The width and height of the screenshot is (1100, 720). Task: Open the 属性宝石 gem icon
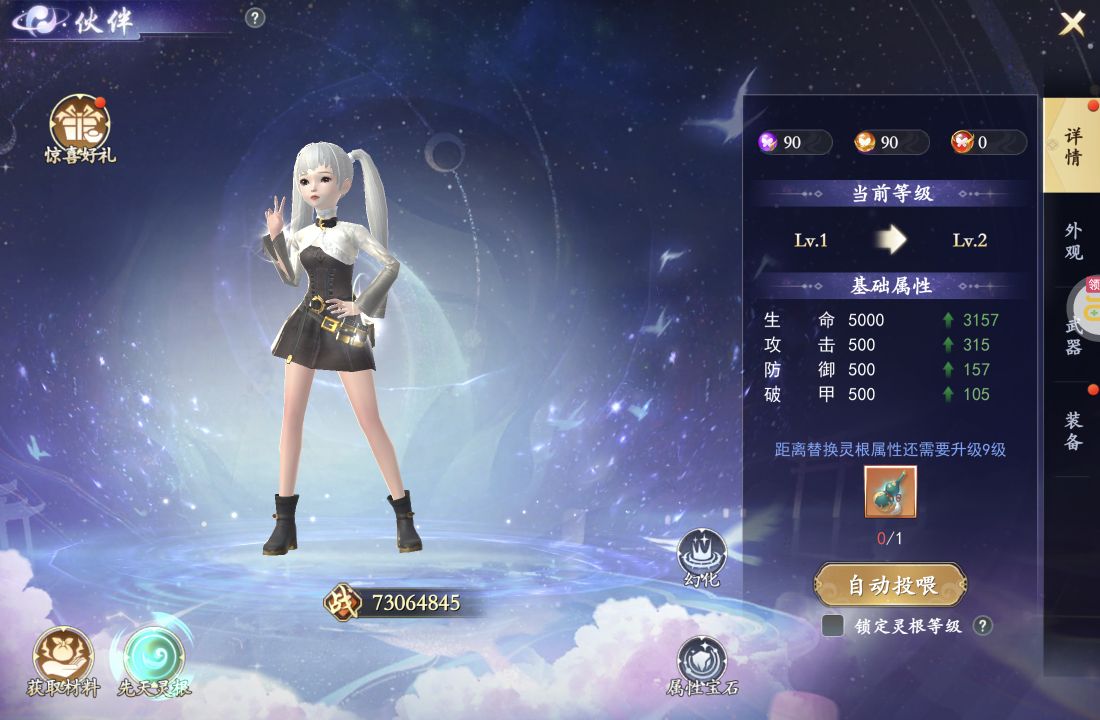pos(702,665)
